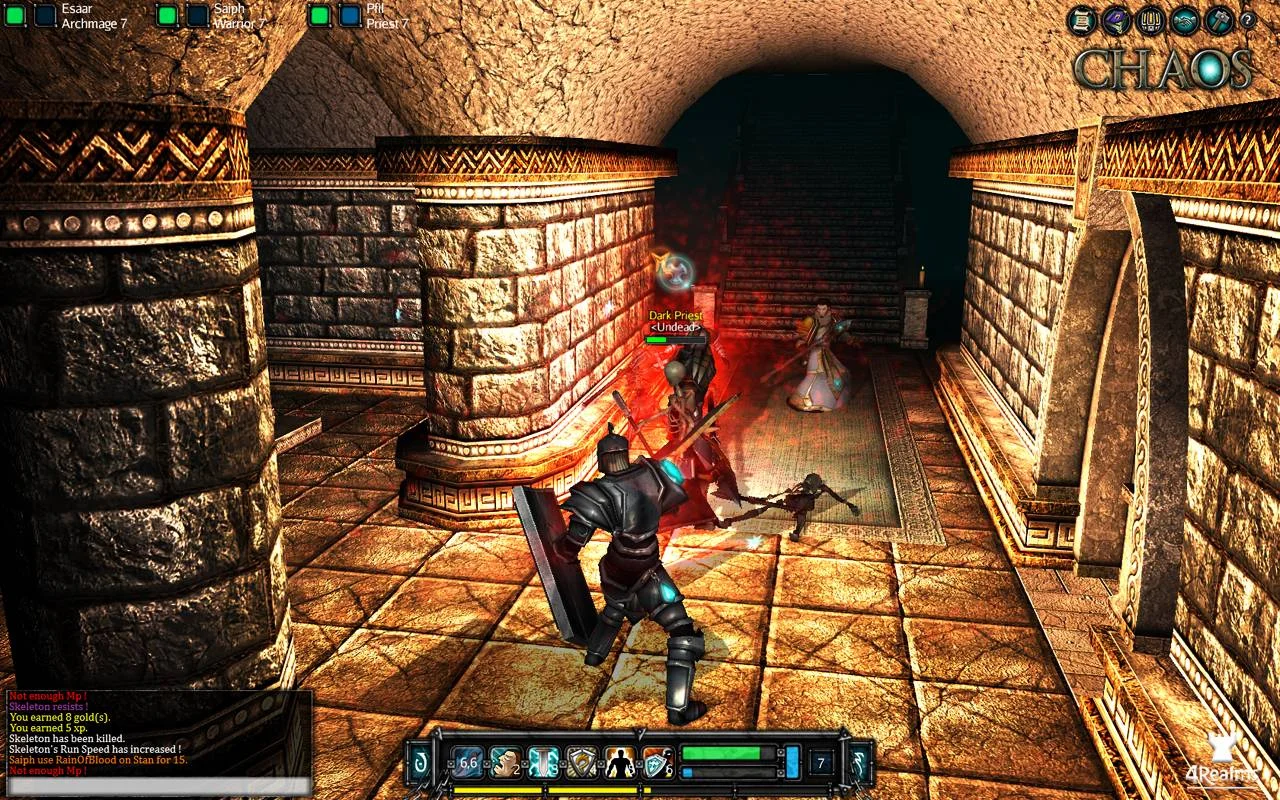Use the lightning sword skill in slot 3

pyautogui.click(x=544, y=761)
